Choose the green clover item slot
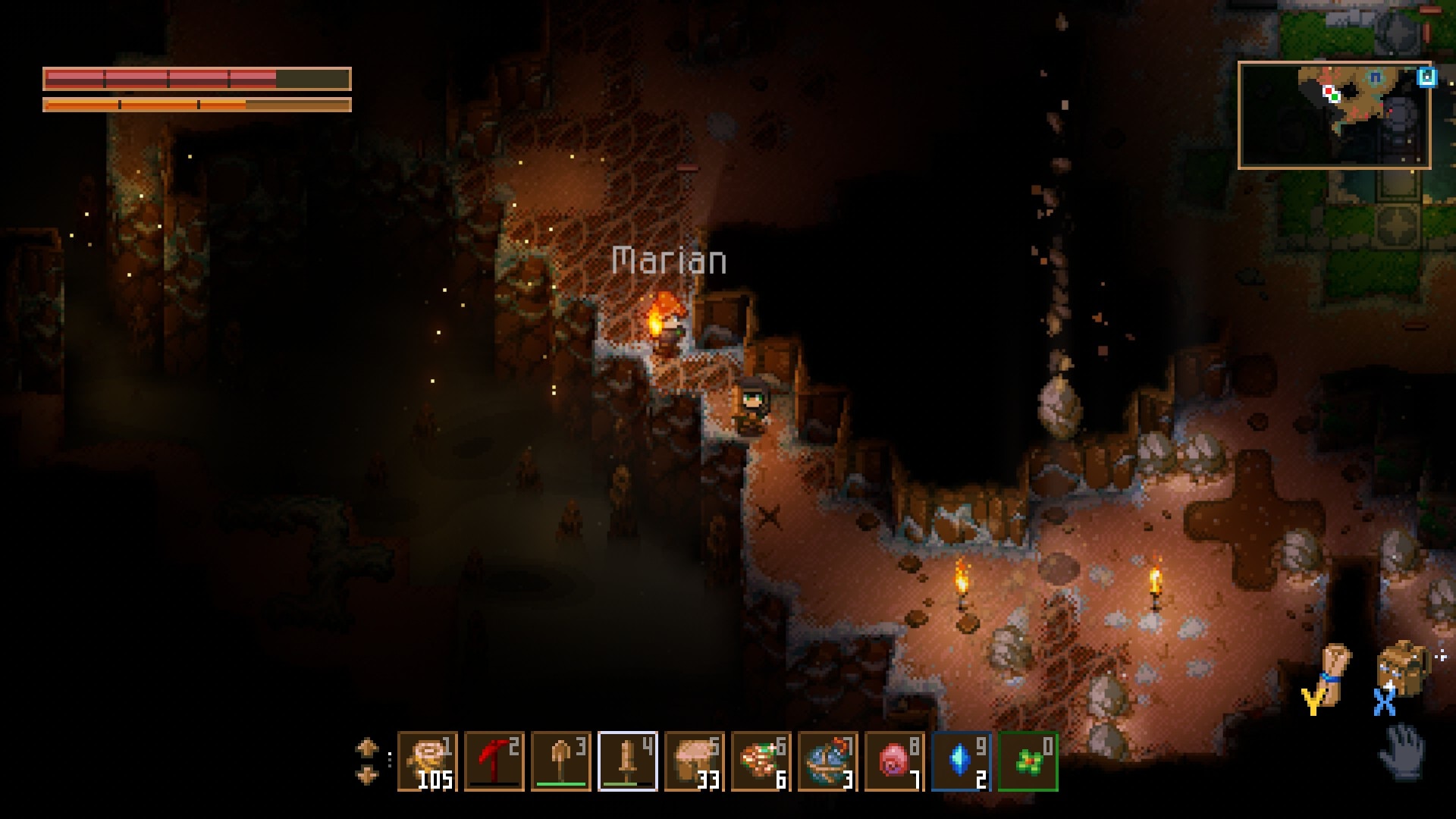Screen dimensions: 1456x819 pyautogui.click(x=1028, y=761)
